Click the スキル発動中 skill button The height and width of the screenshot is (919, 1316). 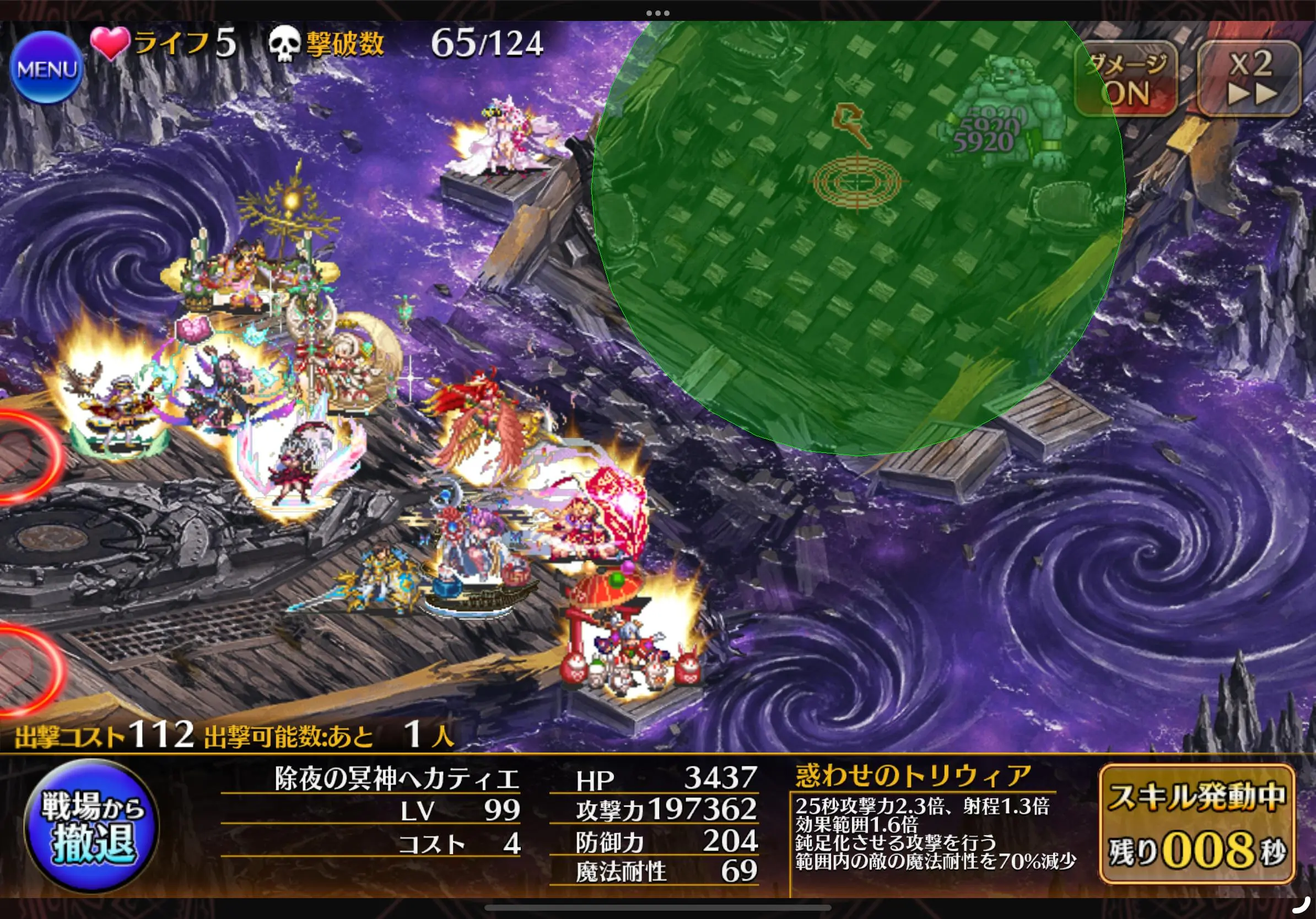1197,824
